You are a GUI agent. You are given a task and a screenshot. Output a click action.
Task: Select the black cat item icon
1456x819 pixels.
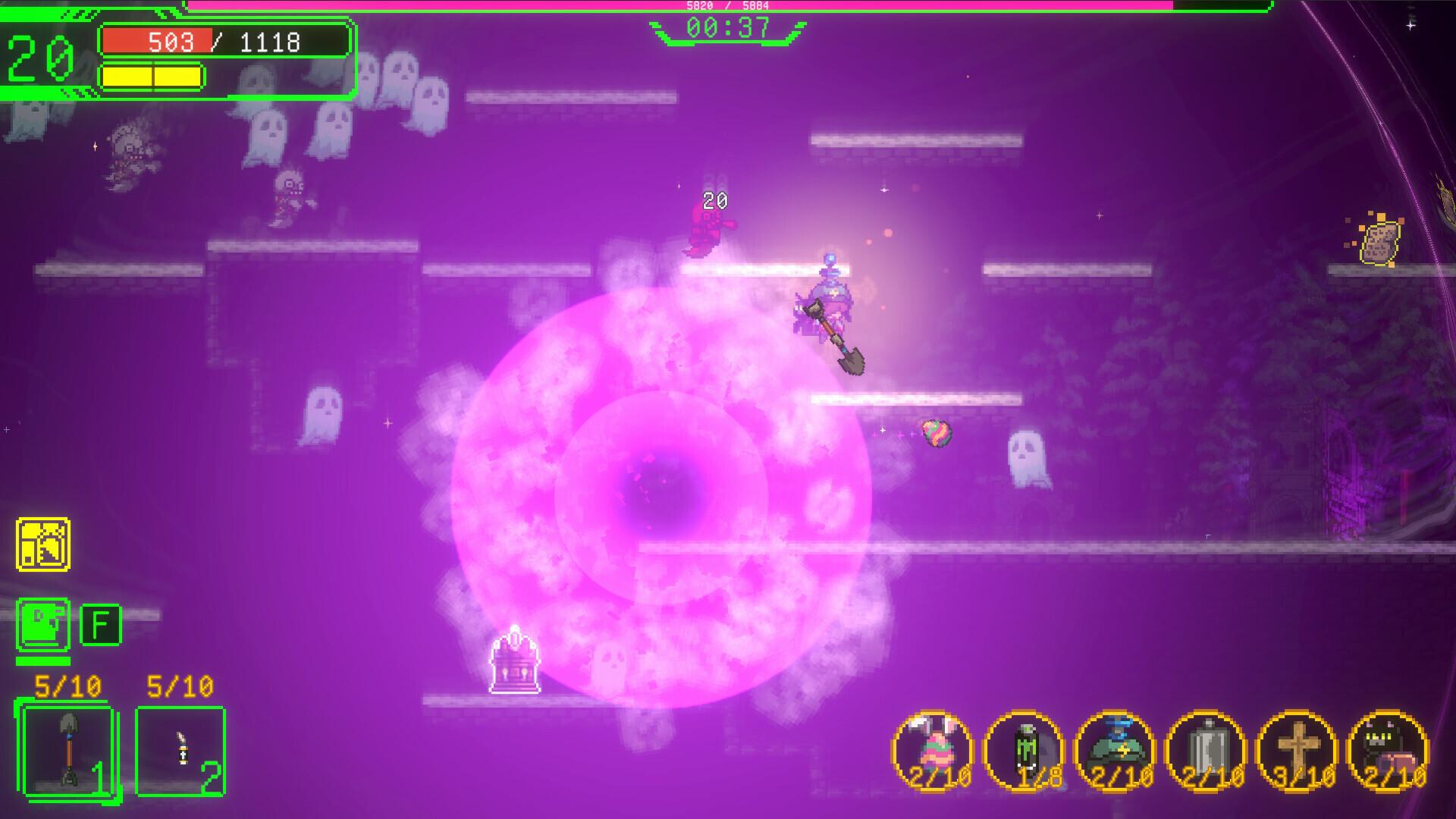[1388, 751]
